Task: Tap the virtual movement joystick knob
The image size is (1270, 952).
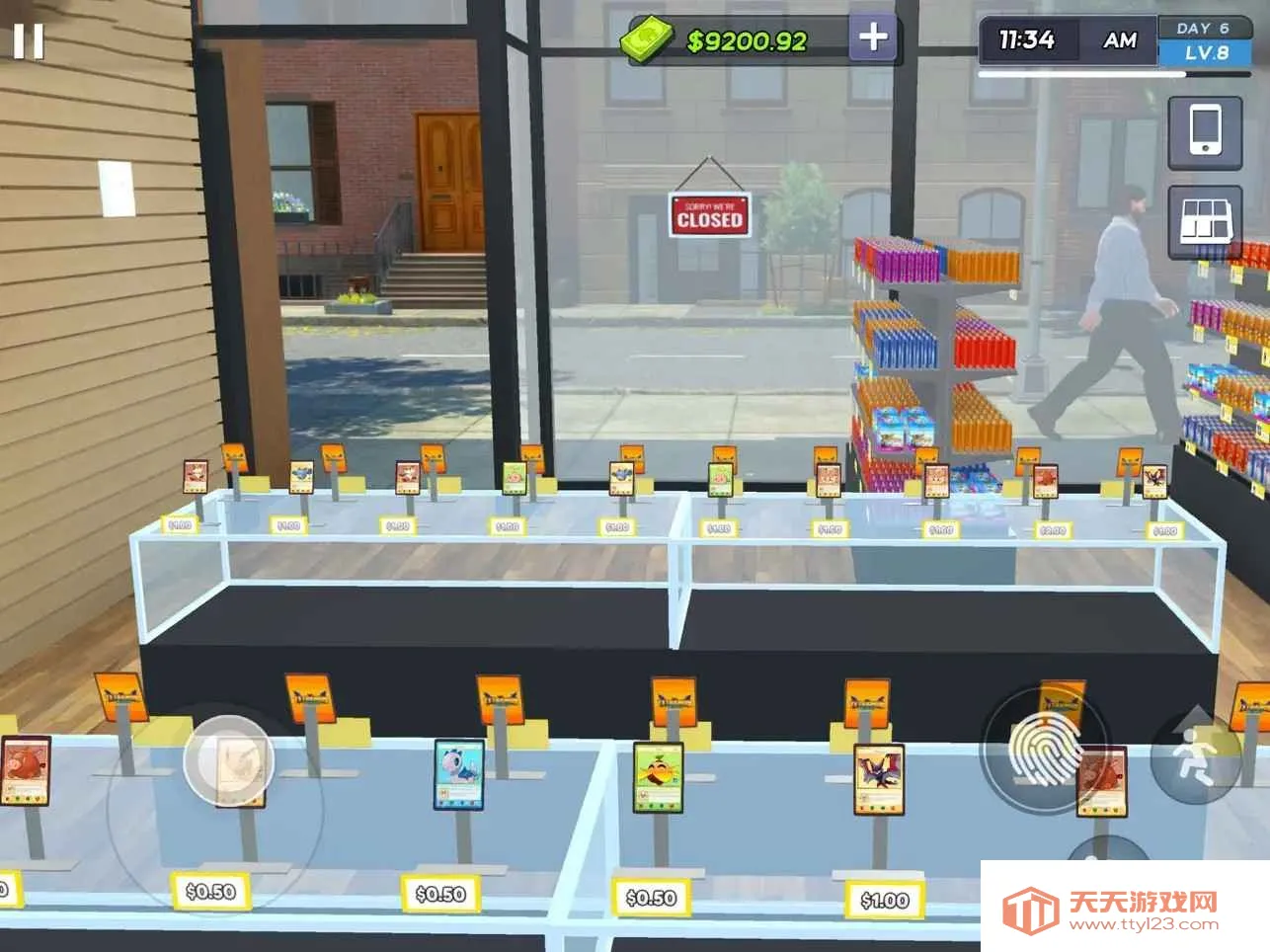Action: pyautogui.click(x=228, y=760)
